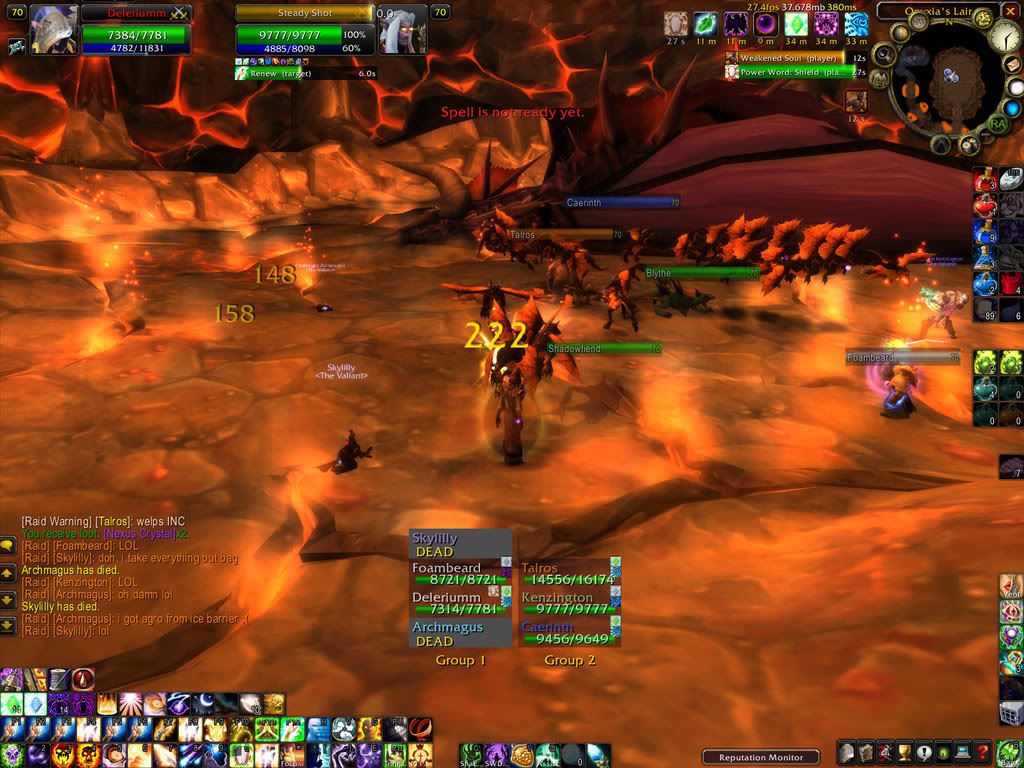This screenshot has width=1024, height=768.
Task: Open the backpack bag button
Action: point(1008,753)
